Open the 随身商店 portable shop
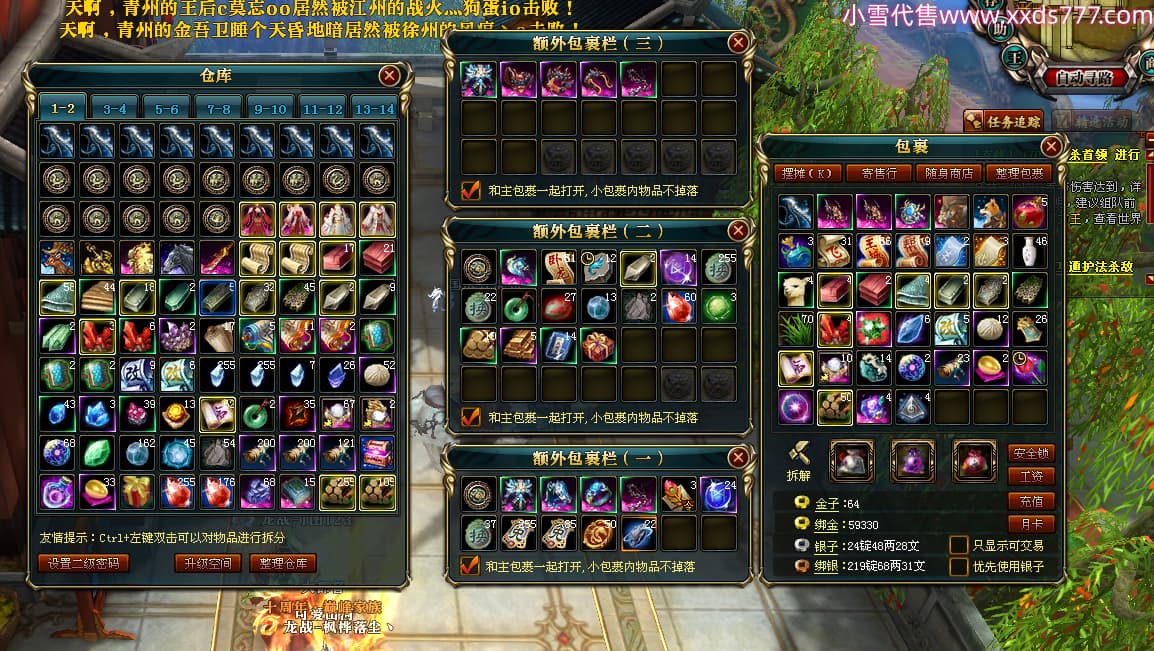The image size is (1154, 651). [x=948, y=173]
